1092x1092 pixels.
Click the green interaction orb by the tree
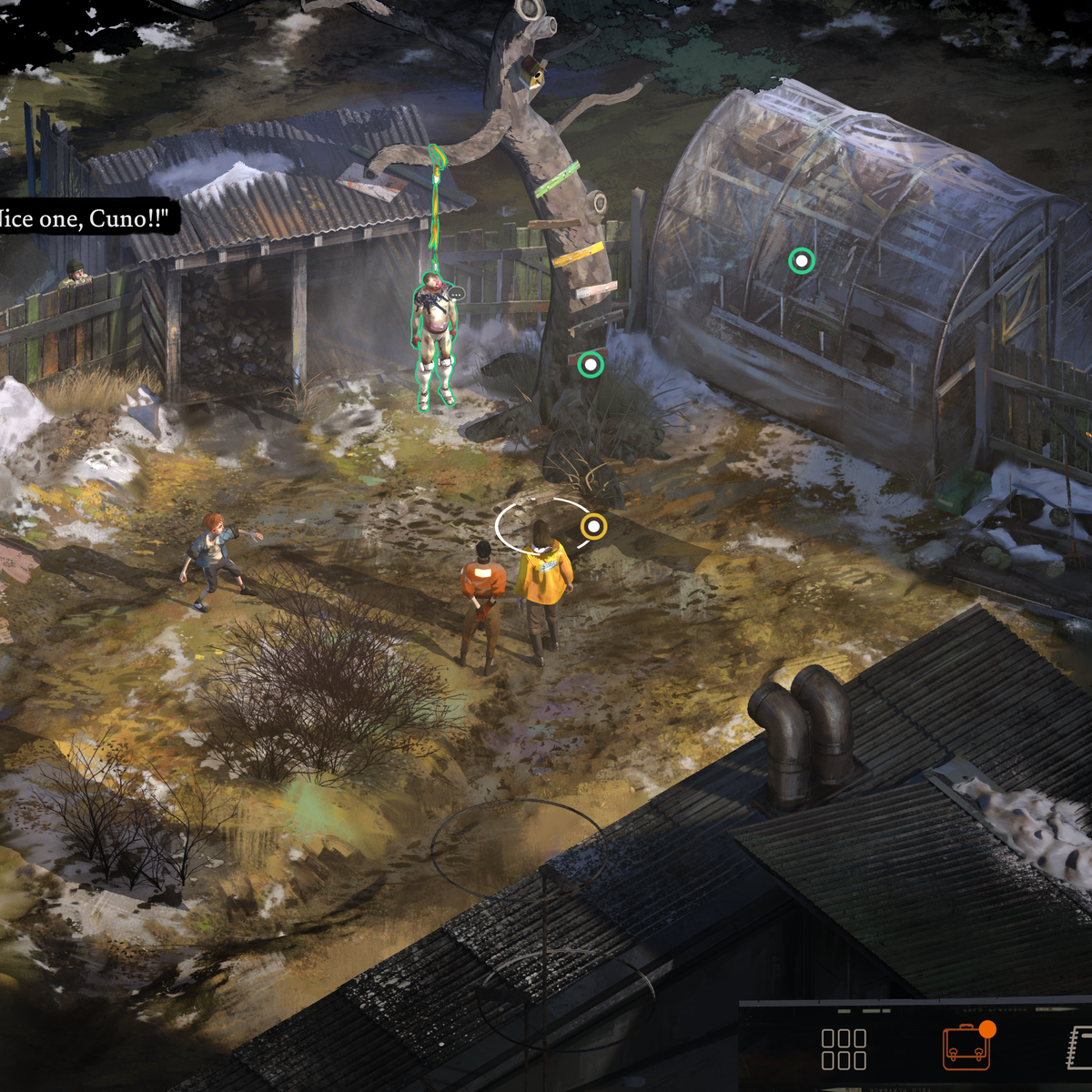591,365
